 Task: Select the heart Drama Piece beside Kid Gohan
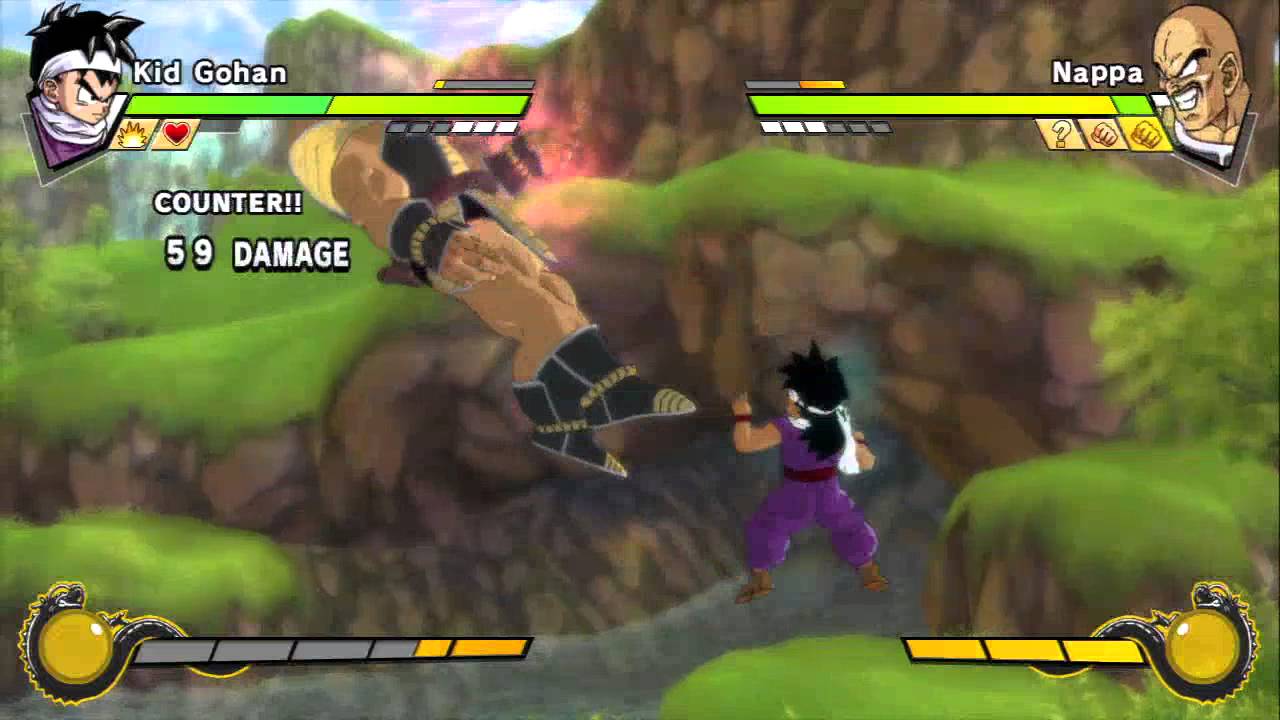point(174,134)
